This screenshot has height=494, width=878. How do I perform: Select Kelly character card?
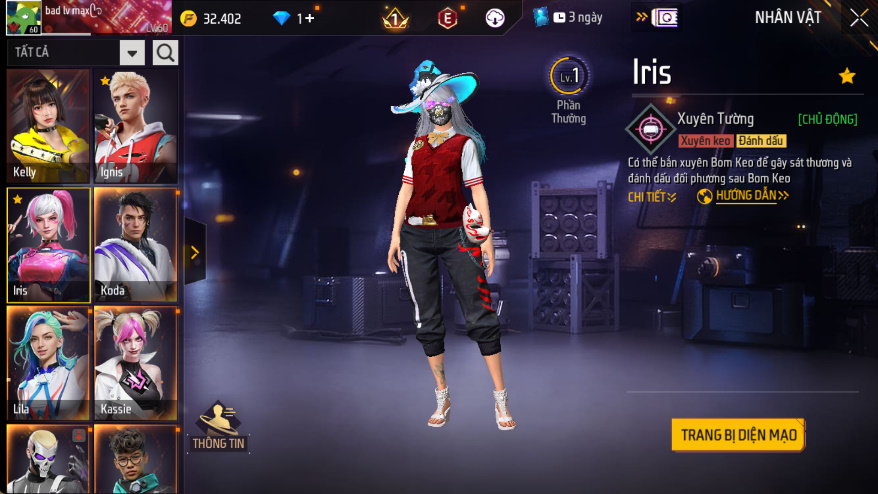click(x=48, y=126)
